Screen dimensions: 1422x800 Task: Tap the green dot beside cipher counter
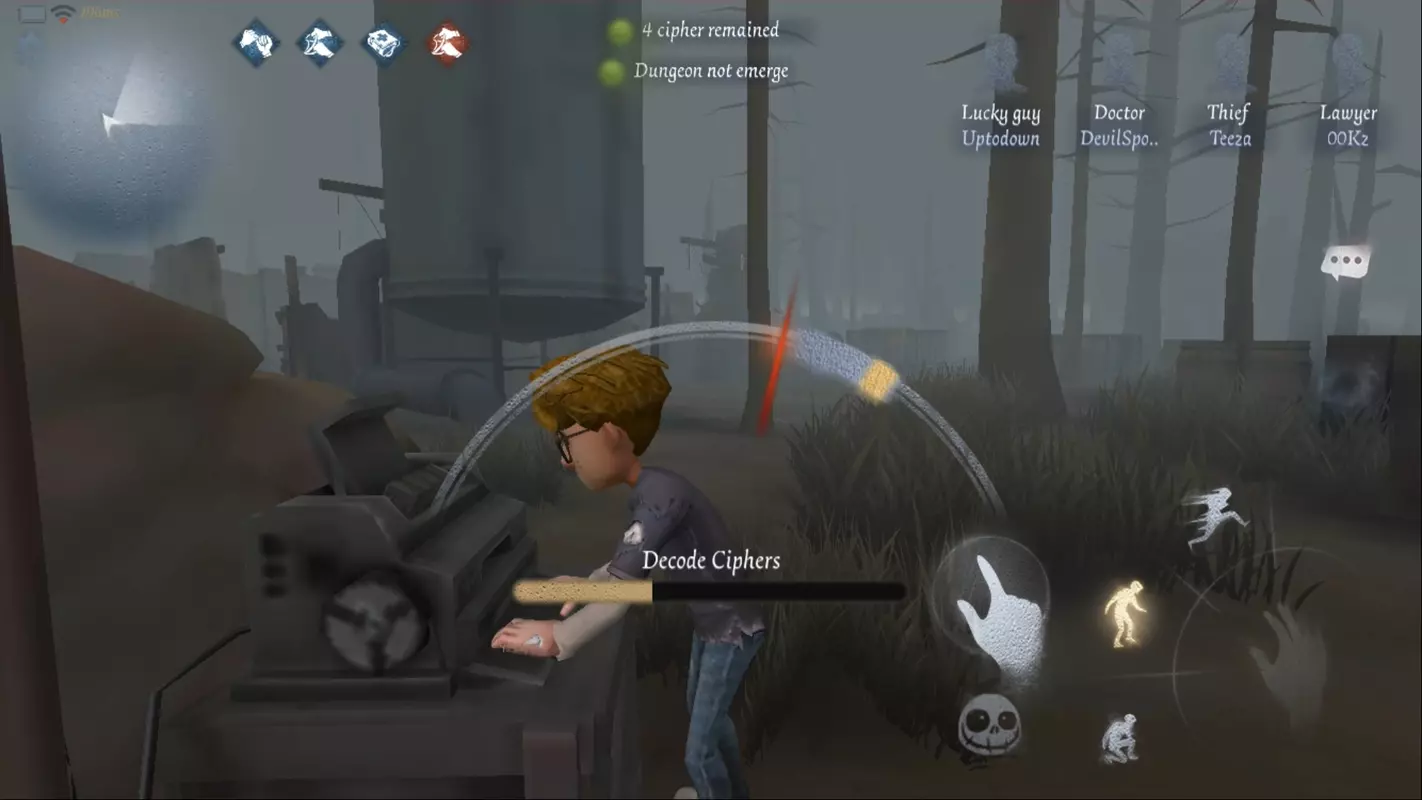click(x=619, y=30)
